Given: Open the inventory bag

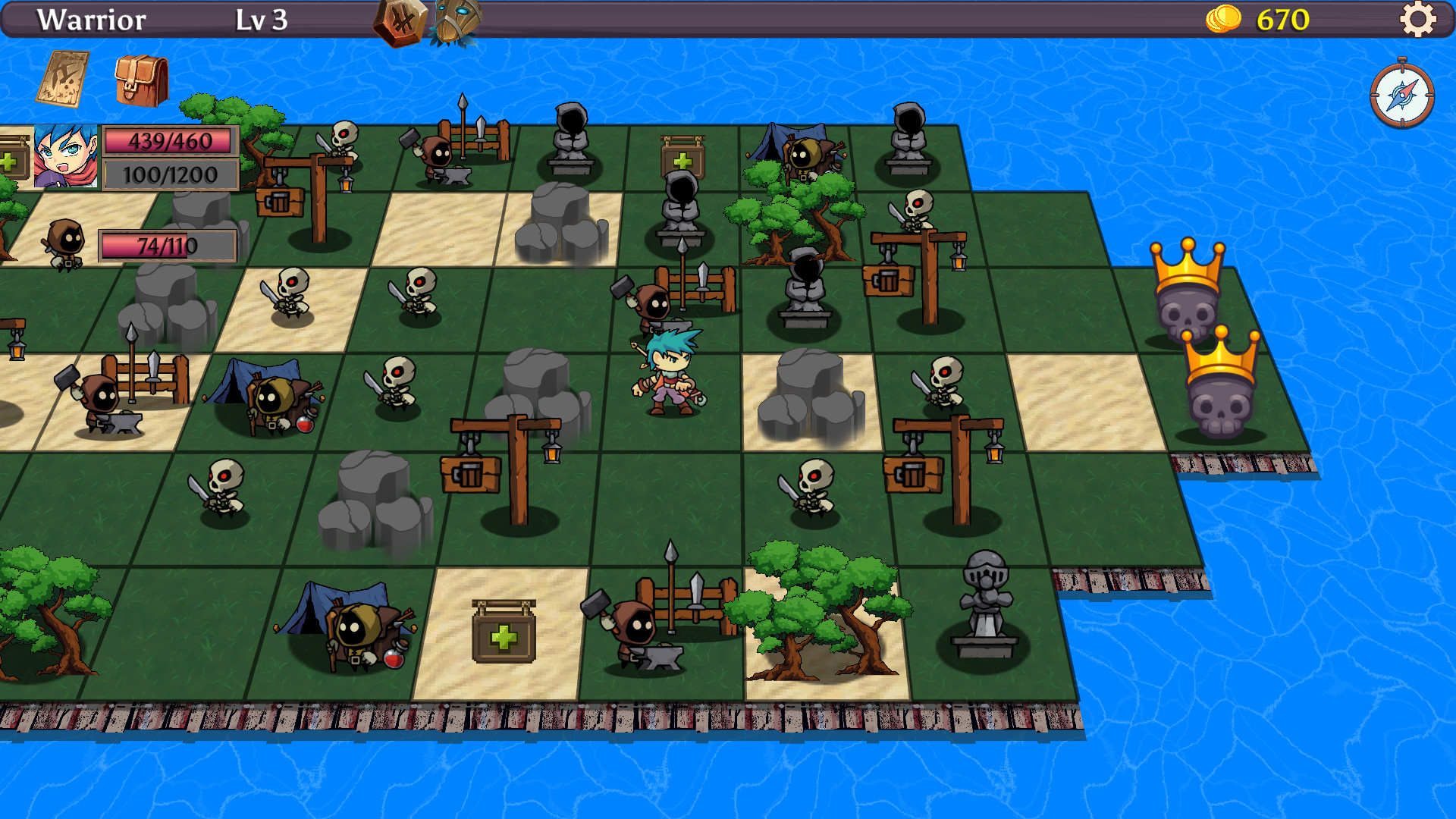Looking at the screenshot, I should pos(136,78).
